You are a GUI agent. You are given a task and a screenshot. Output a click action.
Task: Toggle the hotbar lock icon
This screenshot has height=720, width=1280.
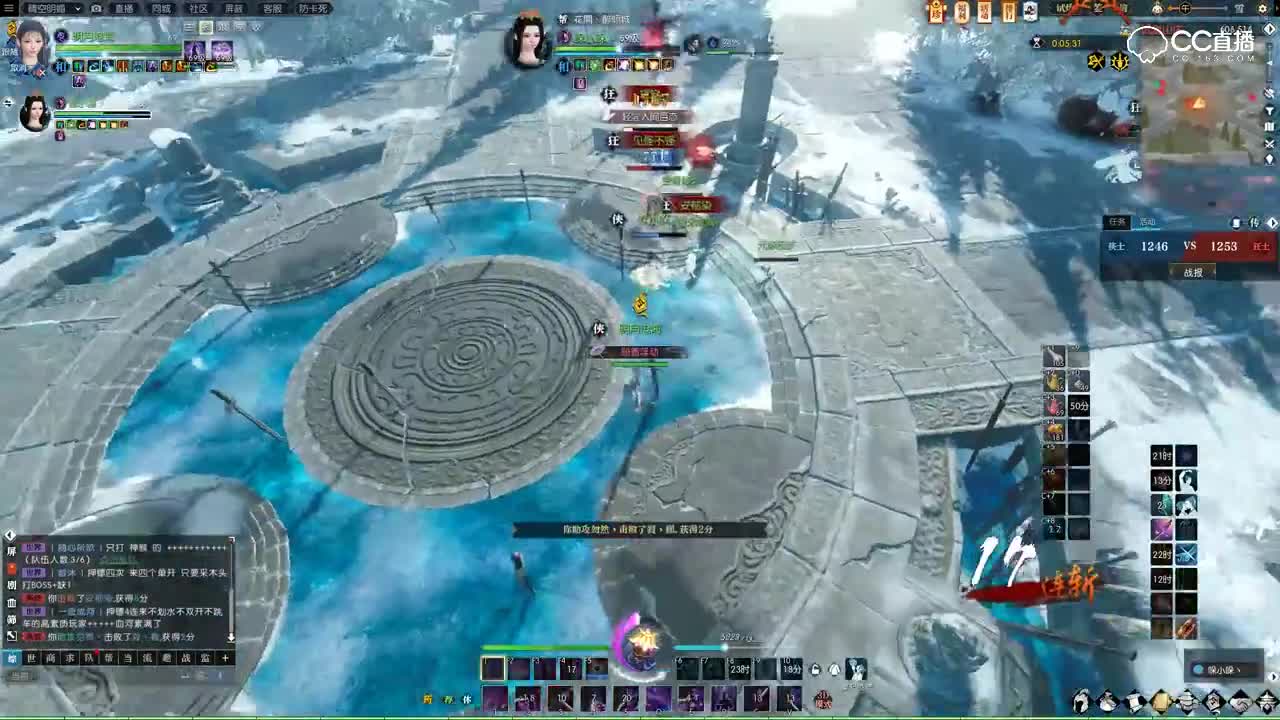pos(814,668)
